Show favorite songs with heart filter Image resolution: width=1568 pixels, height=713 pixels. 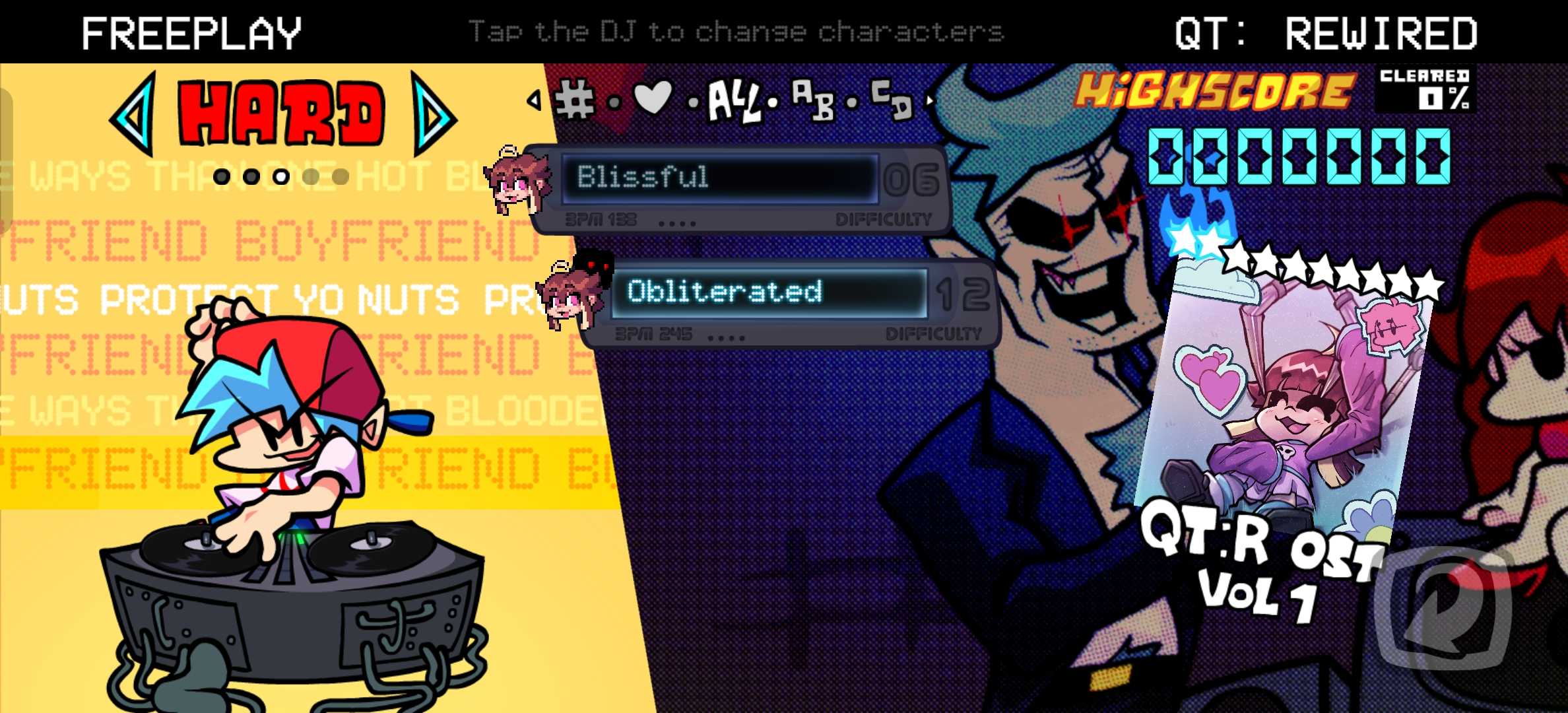click(652, 99)
